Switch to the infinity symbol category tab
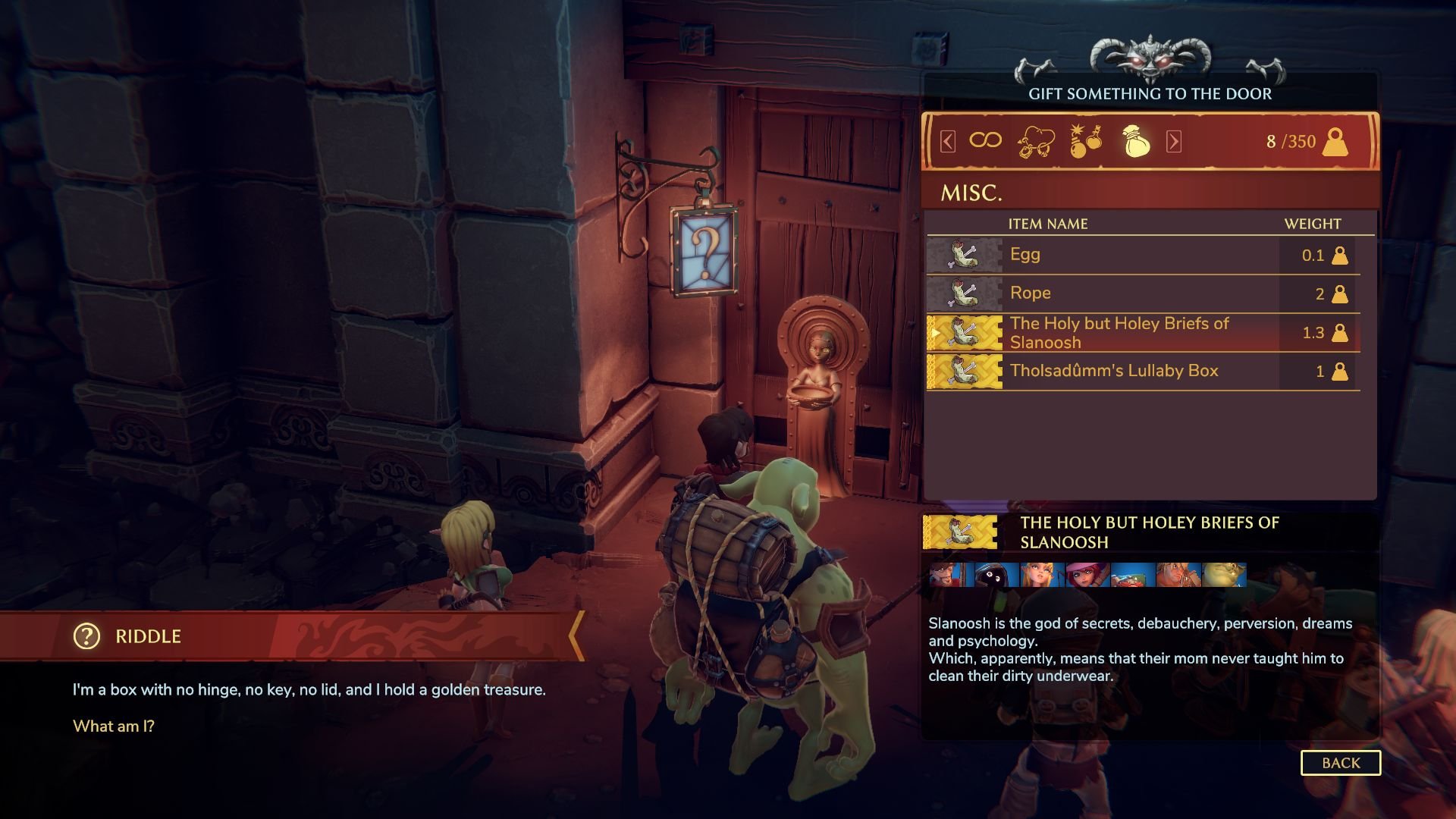 click(x=985, y=140)
